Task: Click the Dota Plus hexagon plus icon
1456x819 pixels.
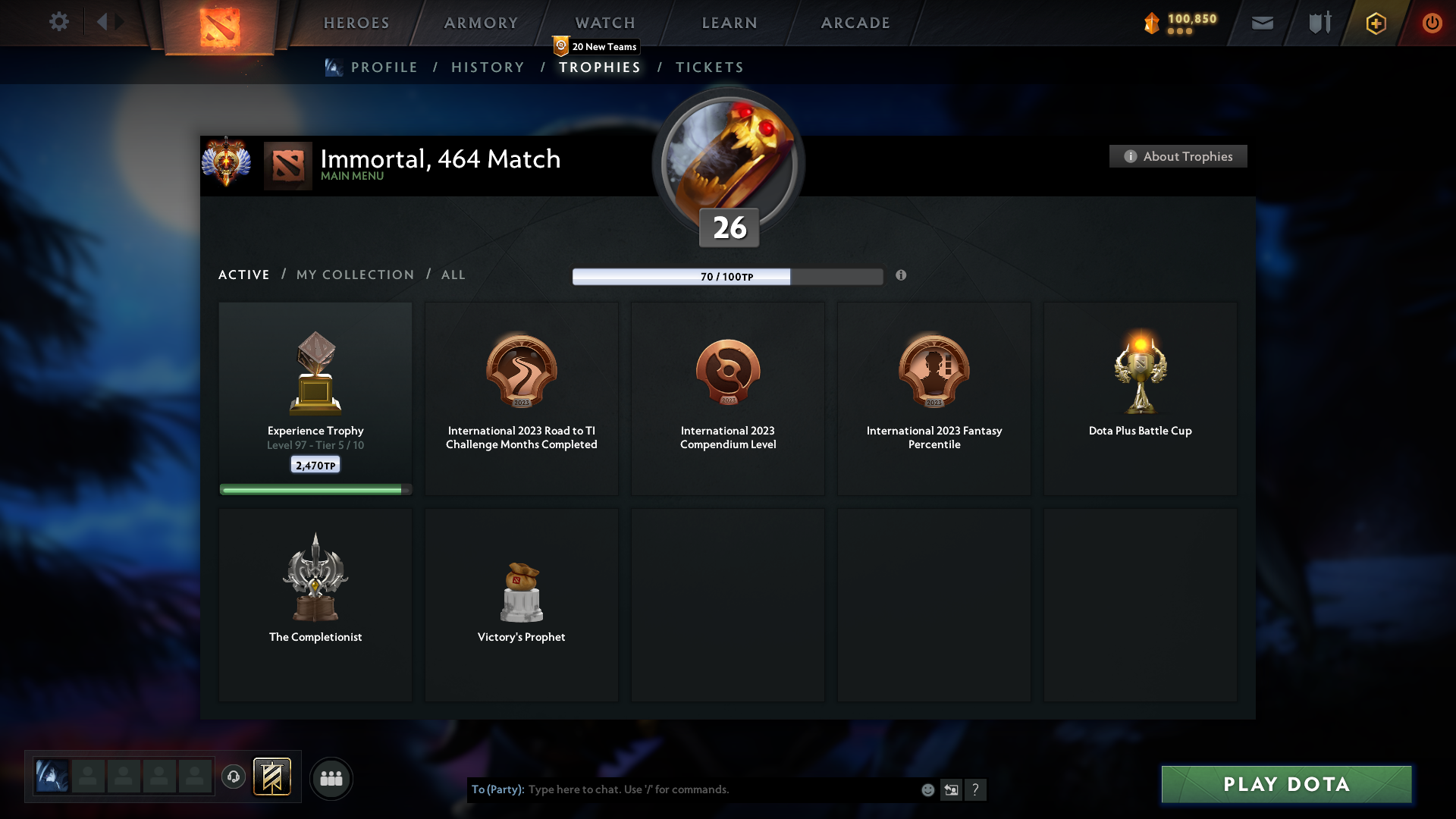Action: pos(1376,23)
